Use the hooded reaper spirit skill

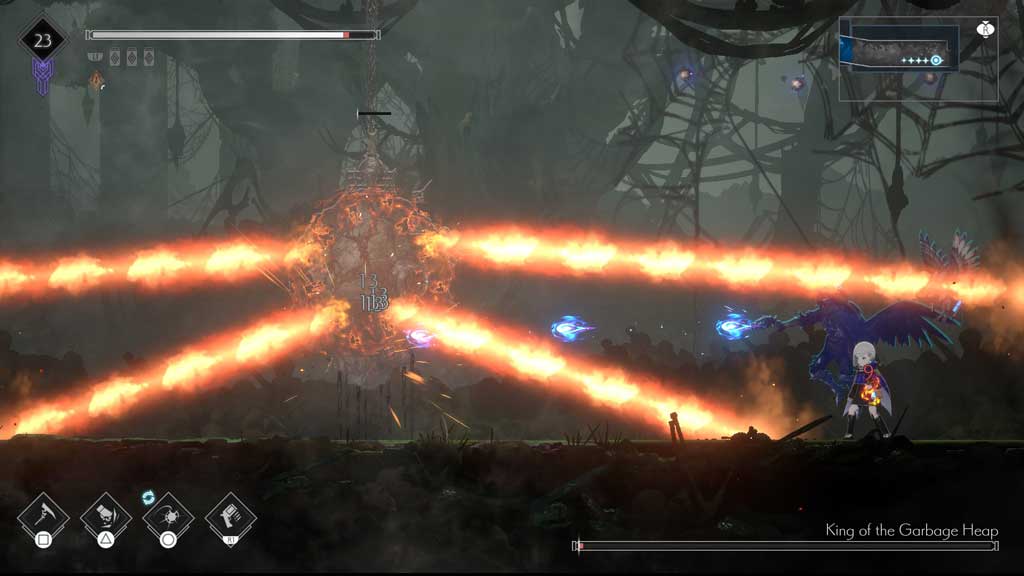point(105,516)
